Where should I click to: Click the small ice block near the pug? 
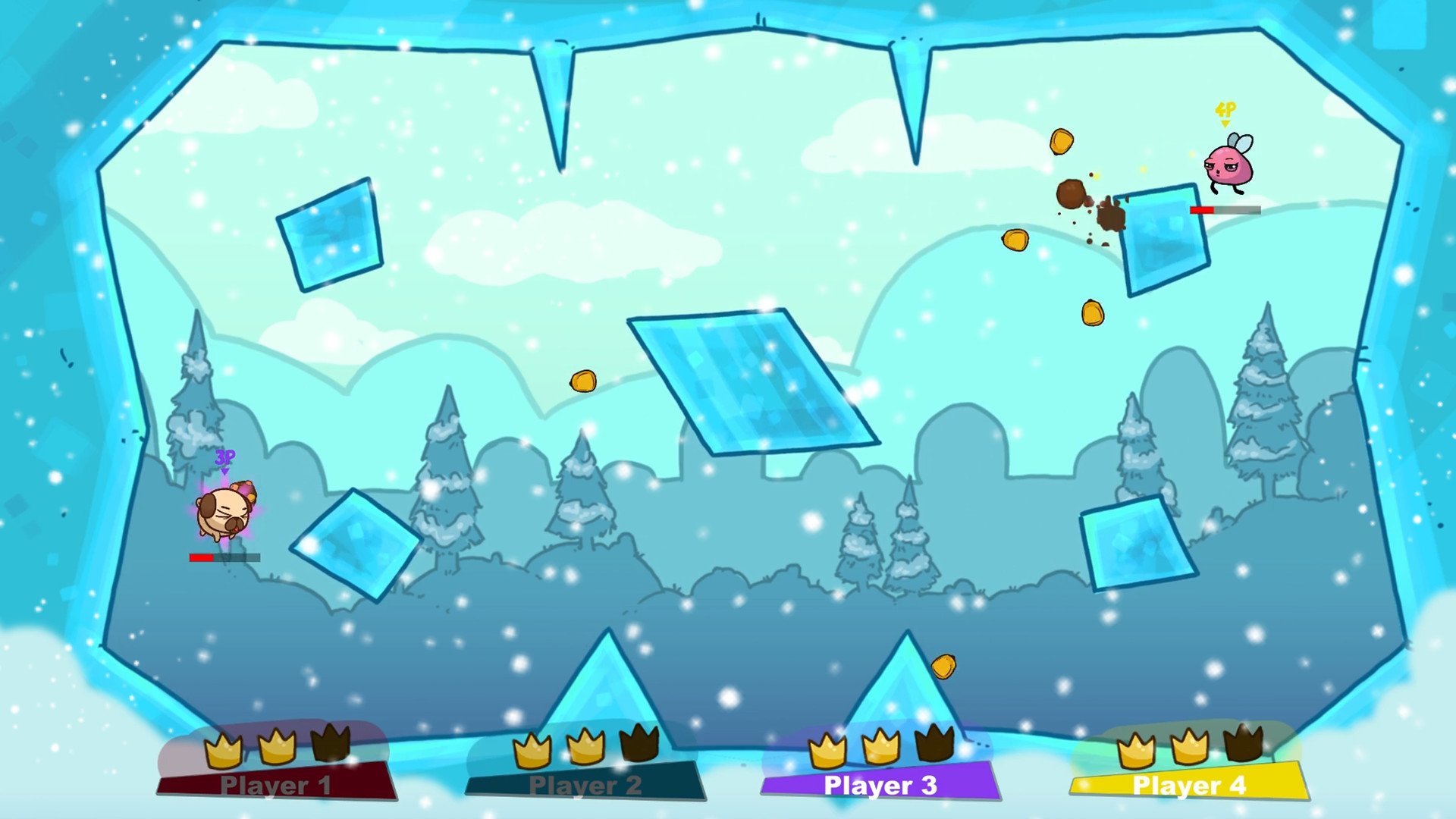coord(355,546)
